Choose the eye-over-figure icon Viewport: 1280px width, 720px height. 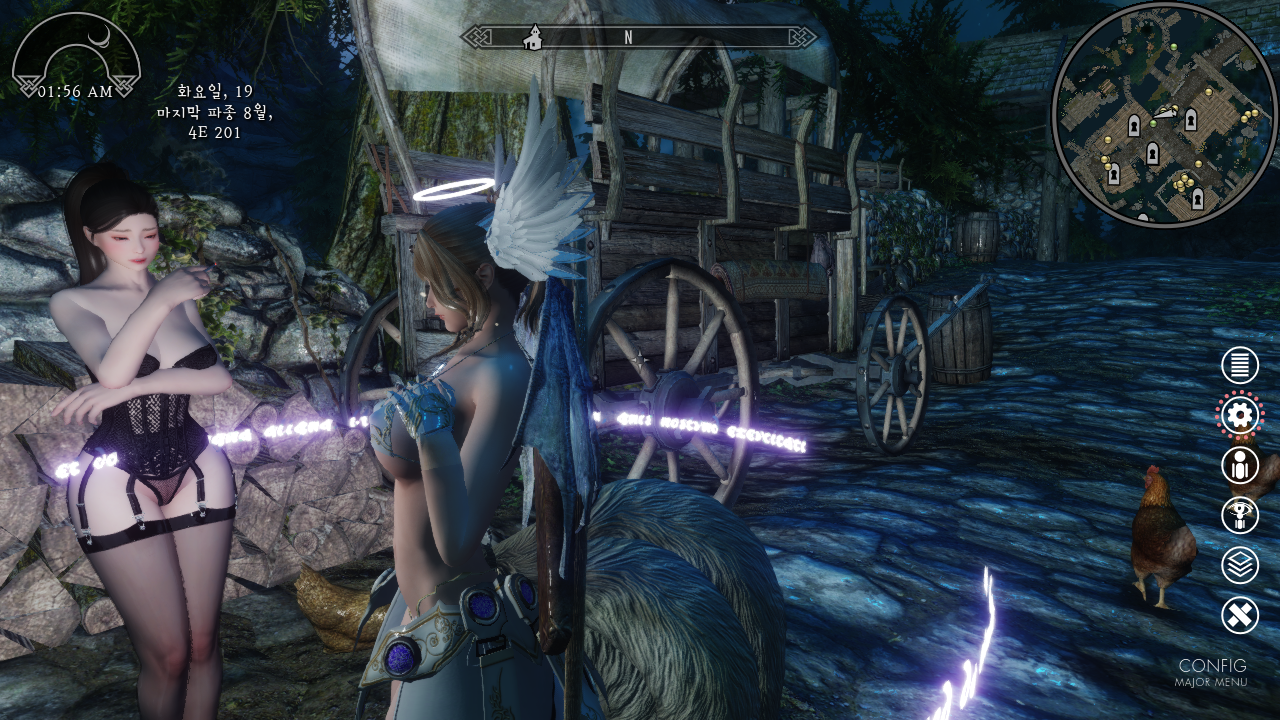pos(1240,515)
